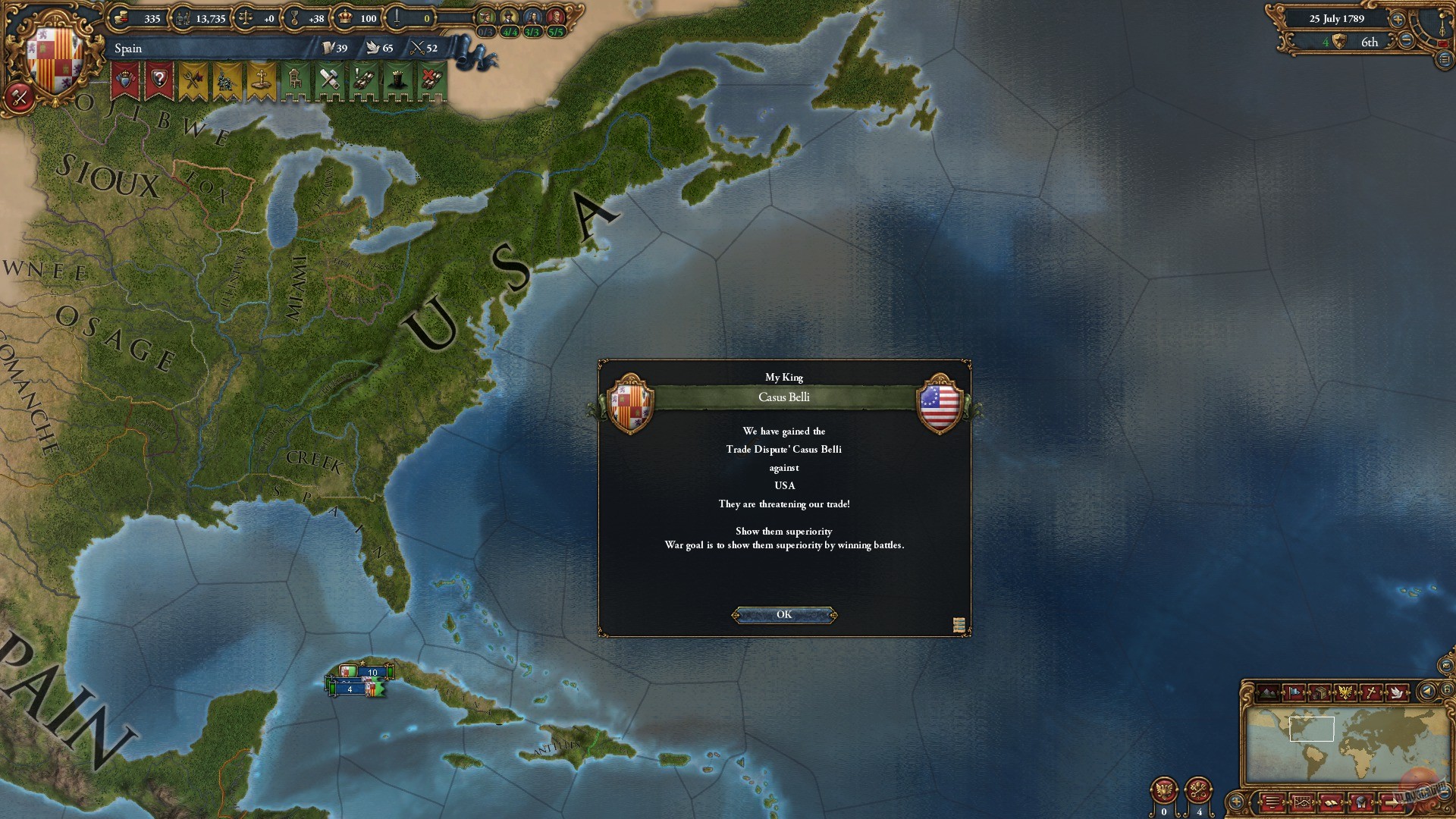Increase game speed with the plus button
Viewport: 1456px width, 819px height.
[1398, 20]
